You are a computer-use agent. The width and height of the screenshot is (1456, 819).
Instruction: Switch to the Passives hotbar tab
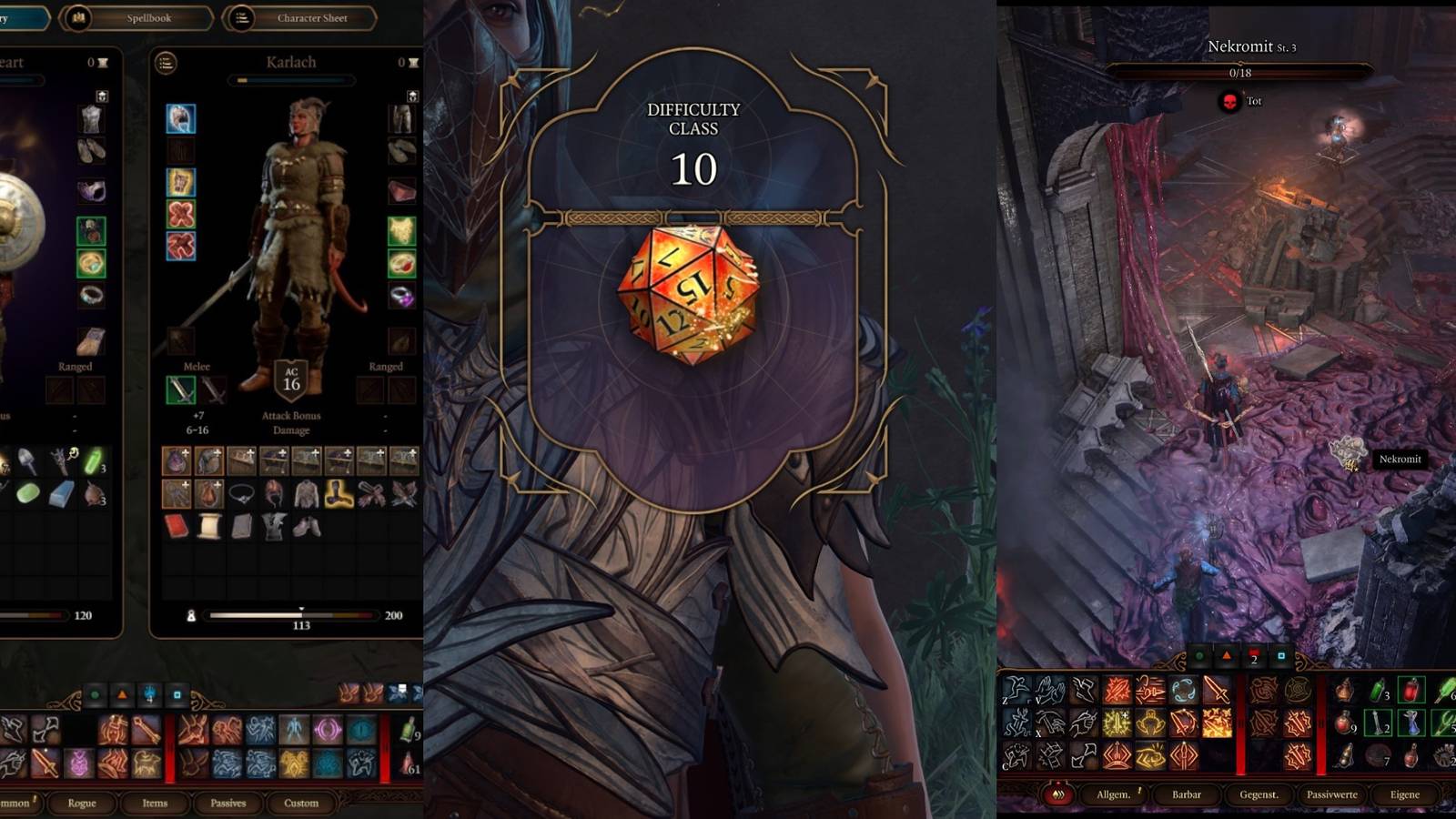[228, 802]
